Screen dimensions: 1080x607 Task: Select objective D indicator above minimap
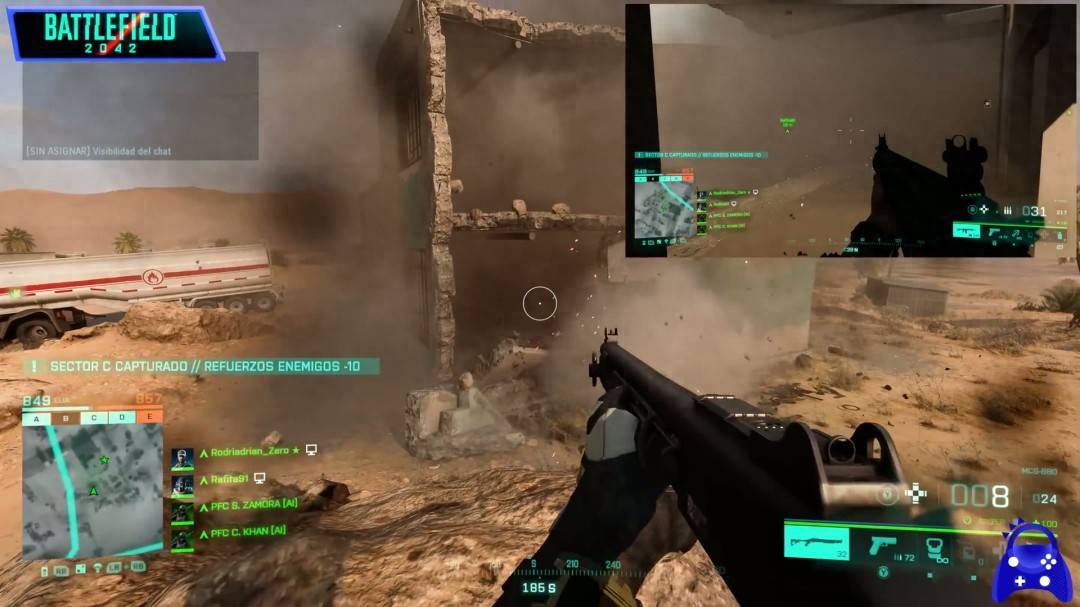coord(121,418)
